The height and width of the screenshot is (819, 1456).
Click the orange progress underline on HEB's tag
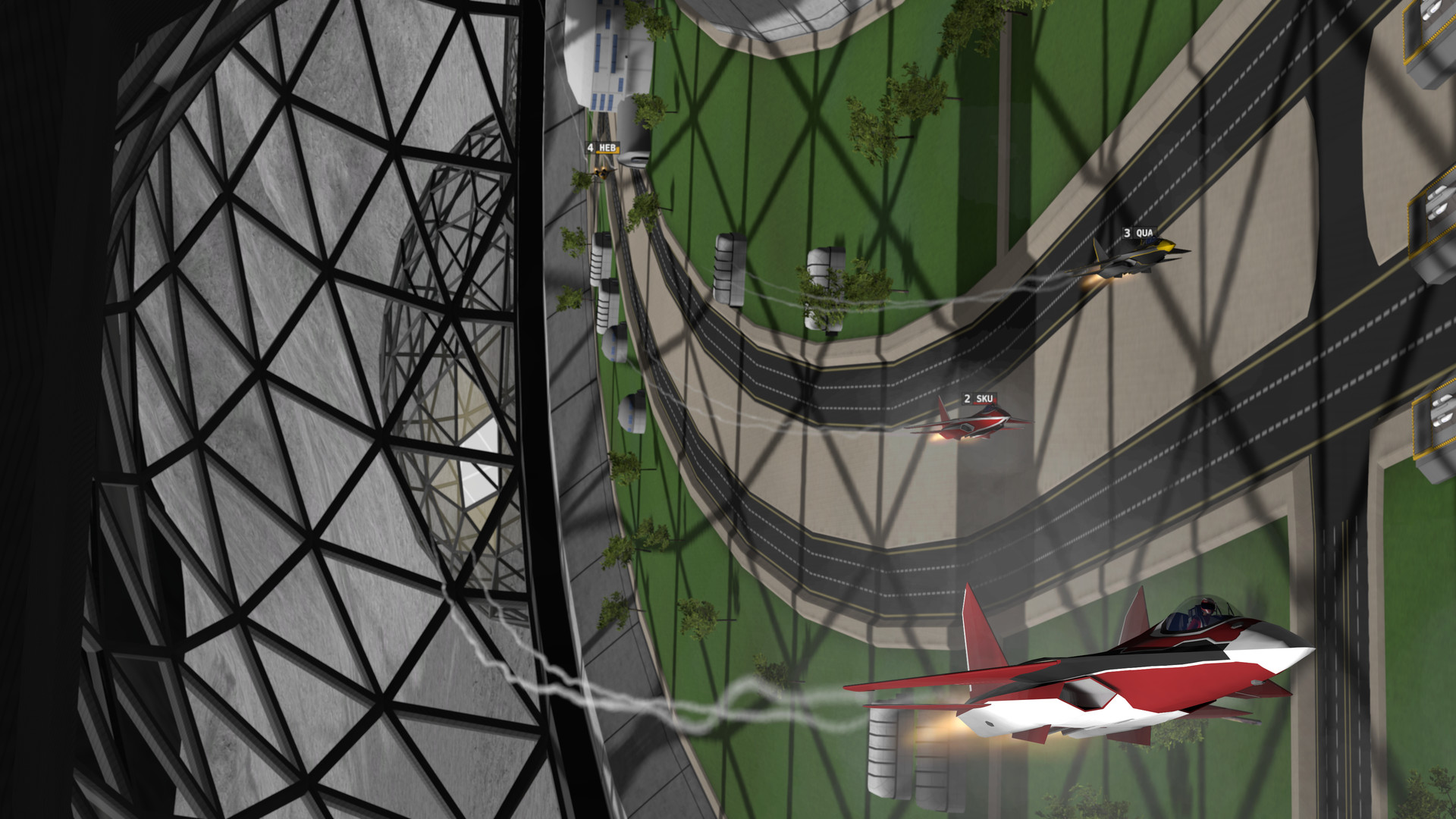(607, 152)
